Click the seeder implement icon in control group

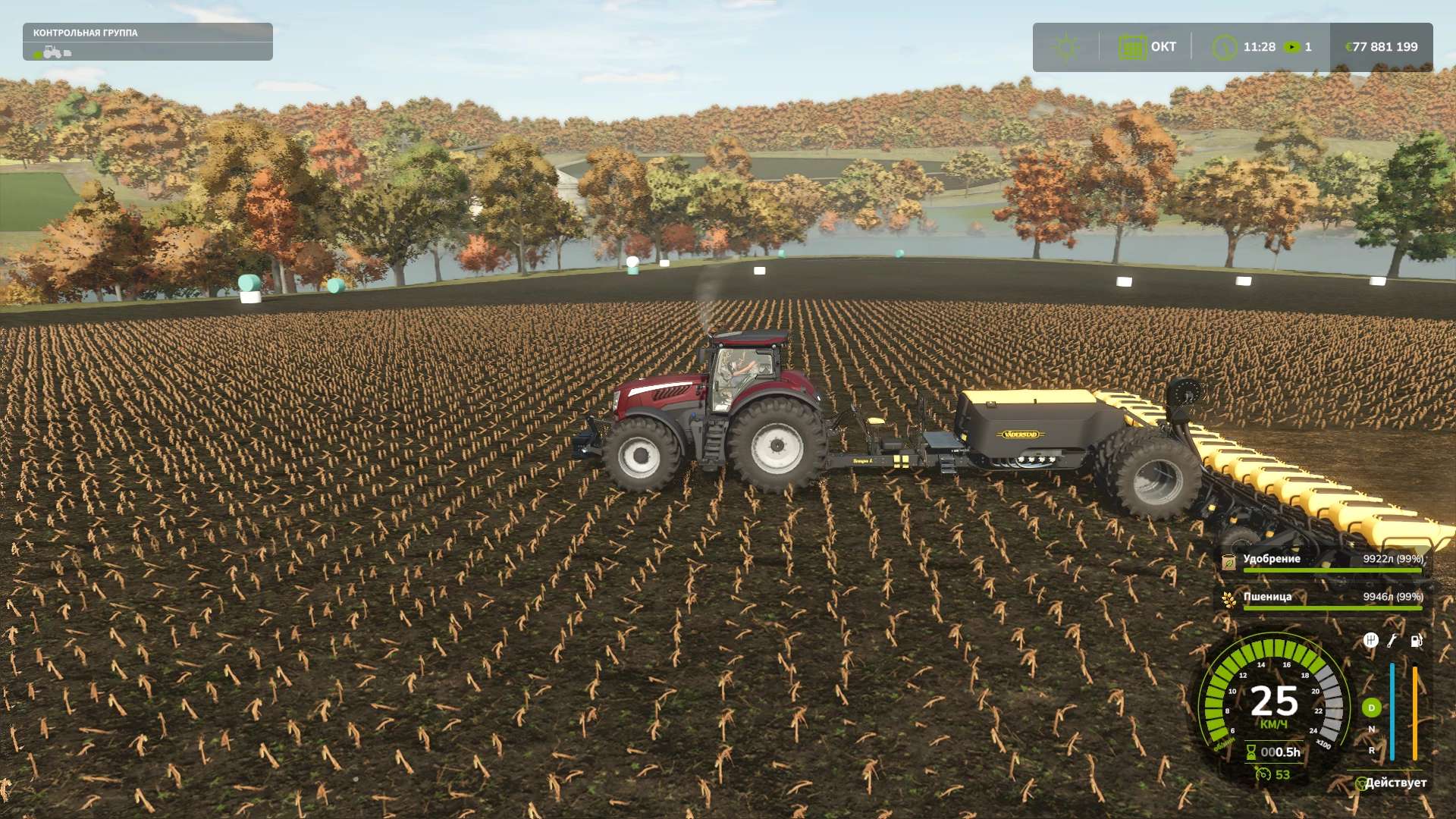pyautogui.click(x=67, y=53)
